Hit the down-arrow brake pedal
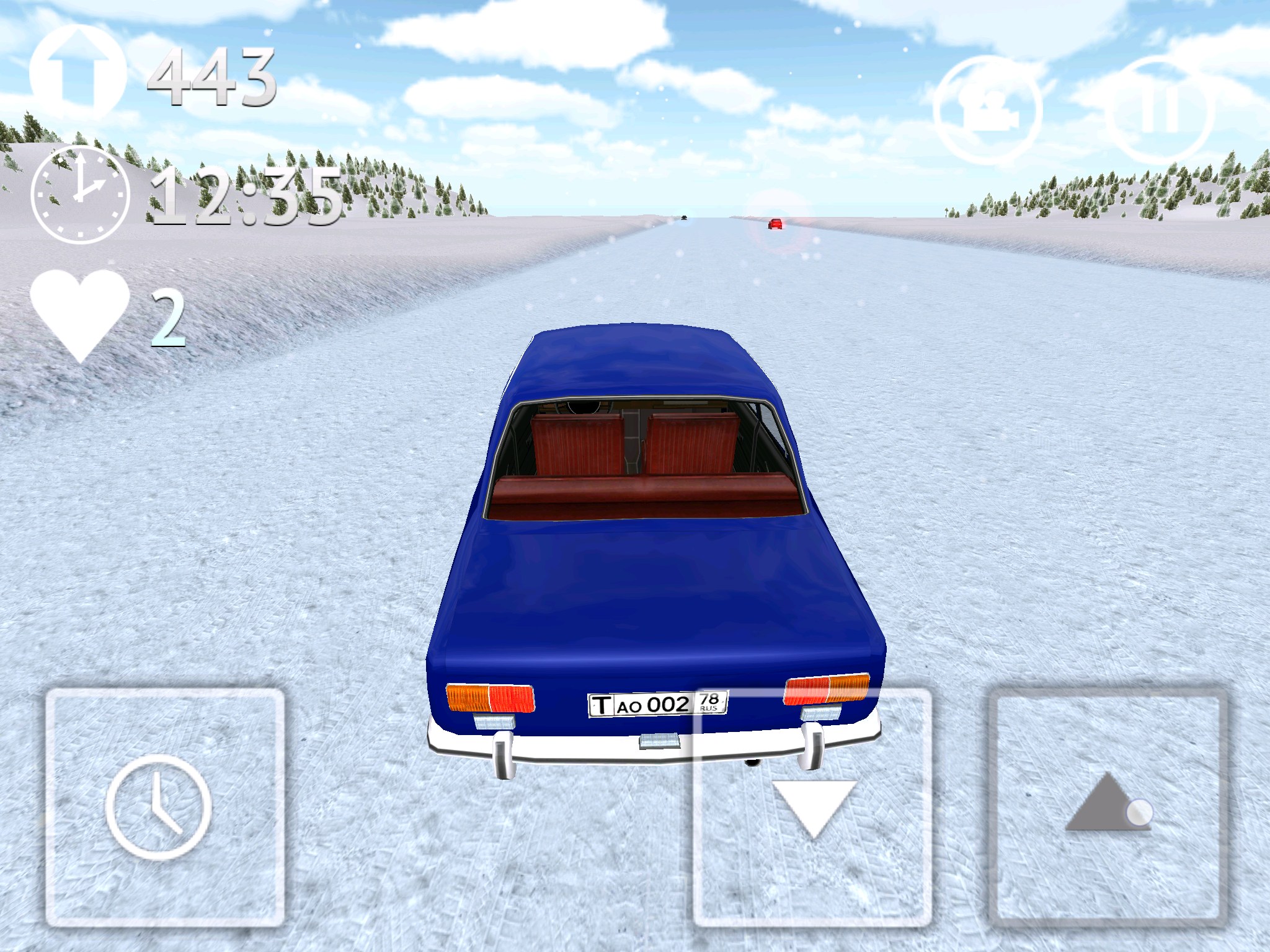The image size is (1270, 952). (812, 807)
